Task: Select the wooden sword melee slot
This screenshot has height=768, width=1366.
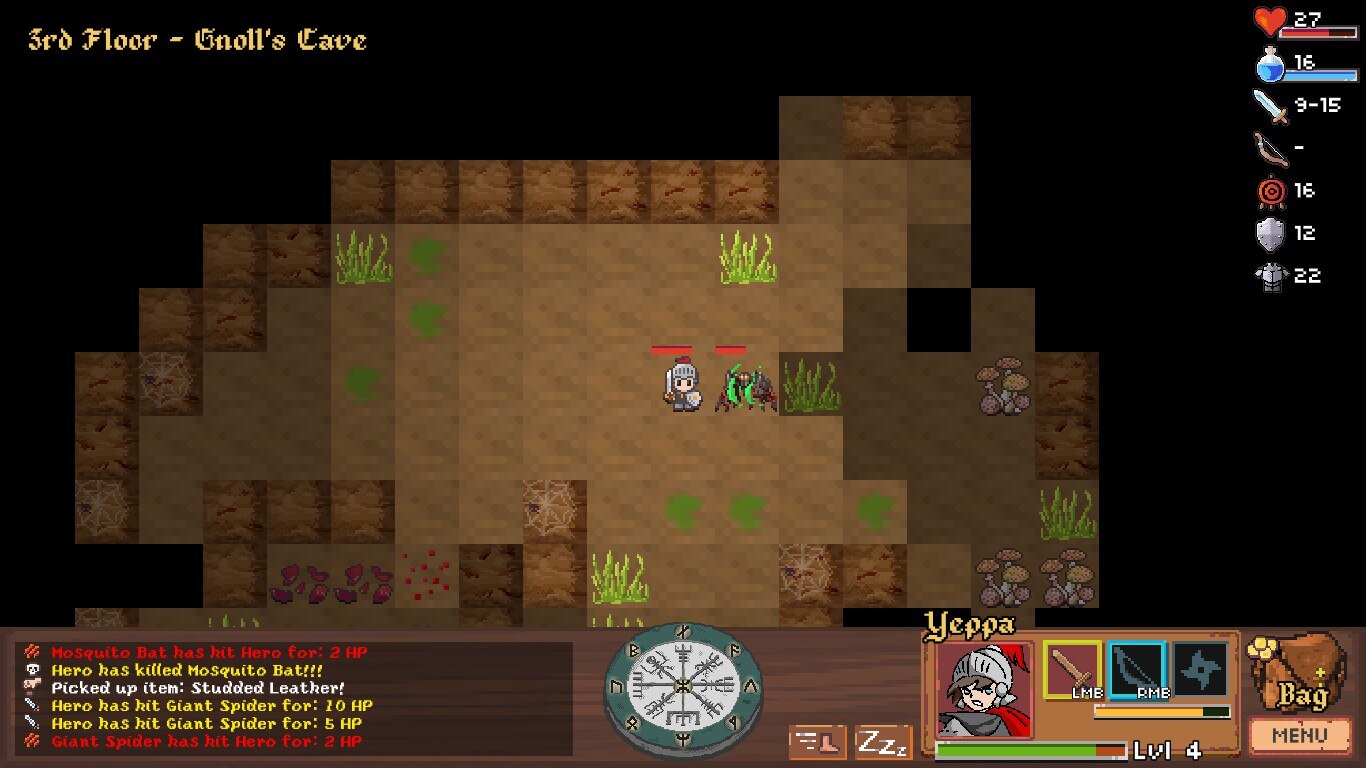Action: coord(1073,670)
